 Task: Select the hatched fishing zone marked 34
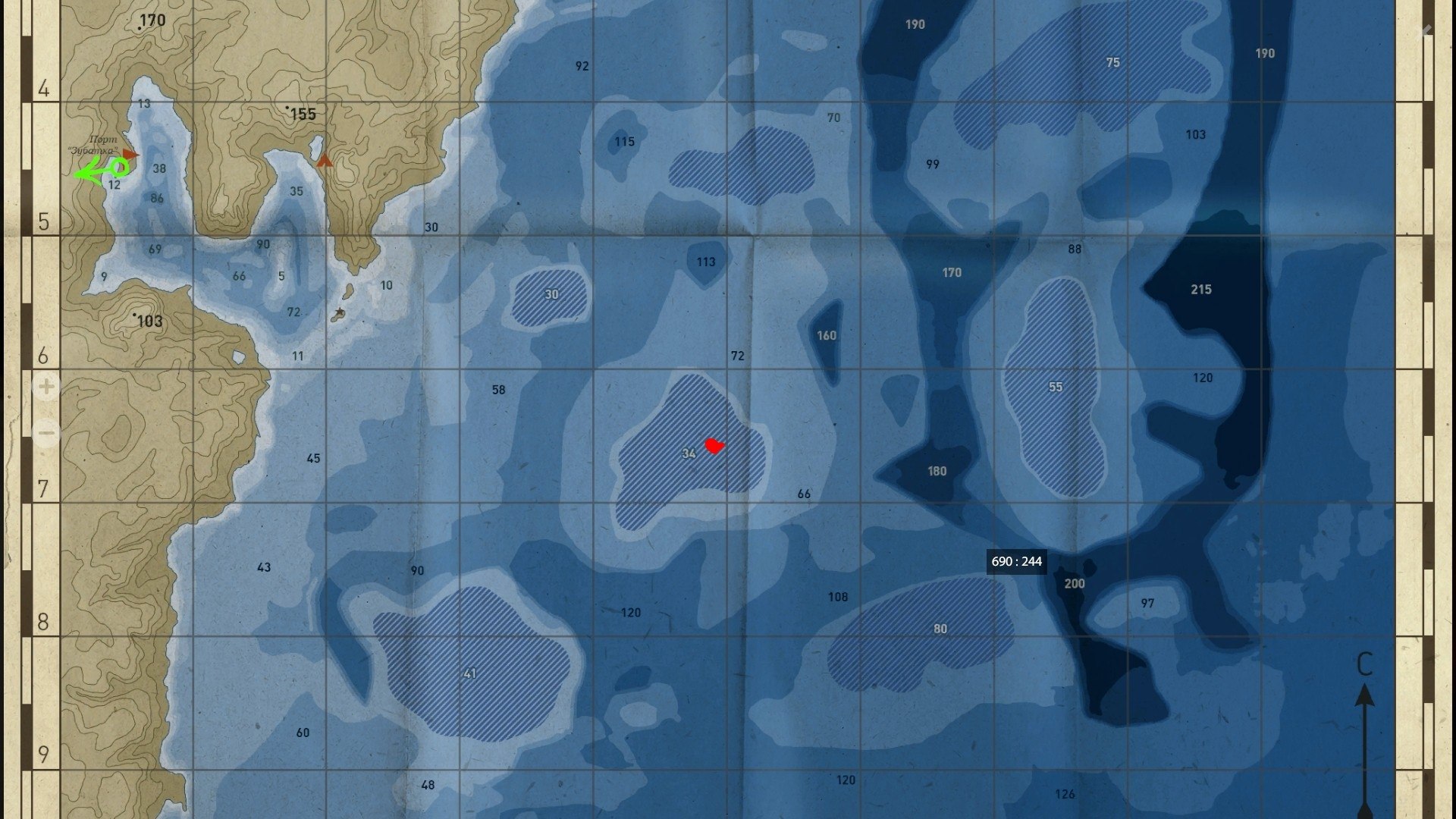[689, 453]
